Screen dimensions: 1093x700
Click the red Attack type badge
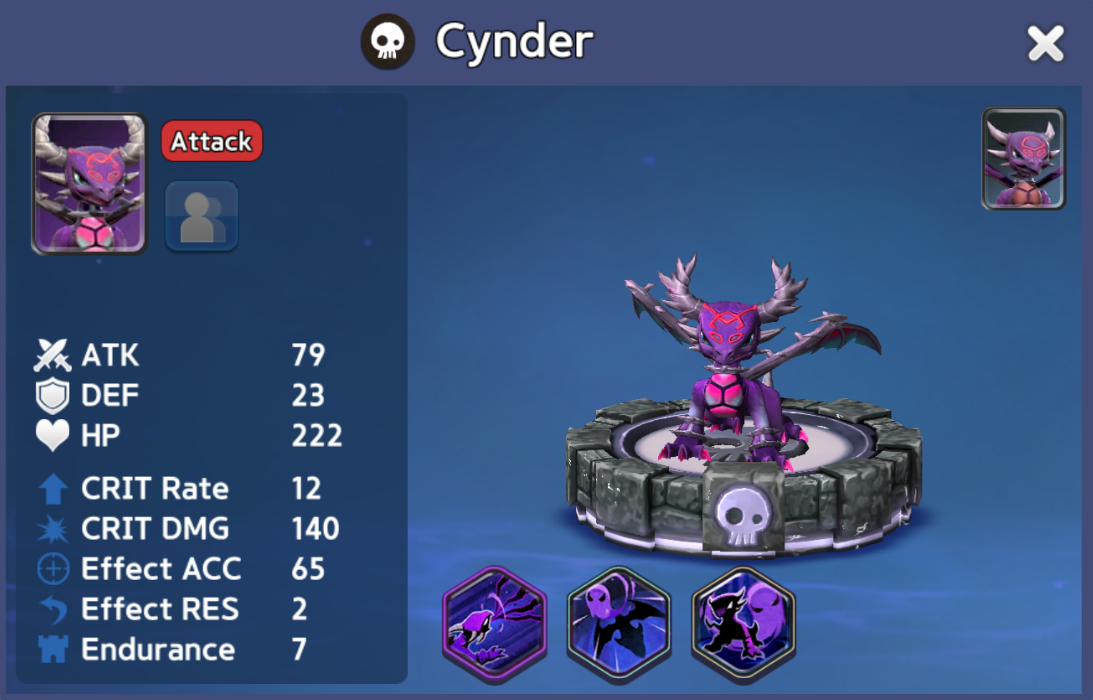tap(211, 142)
